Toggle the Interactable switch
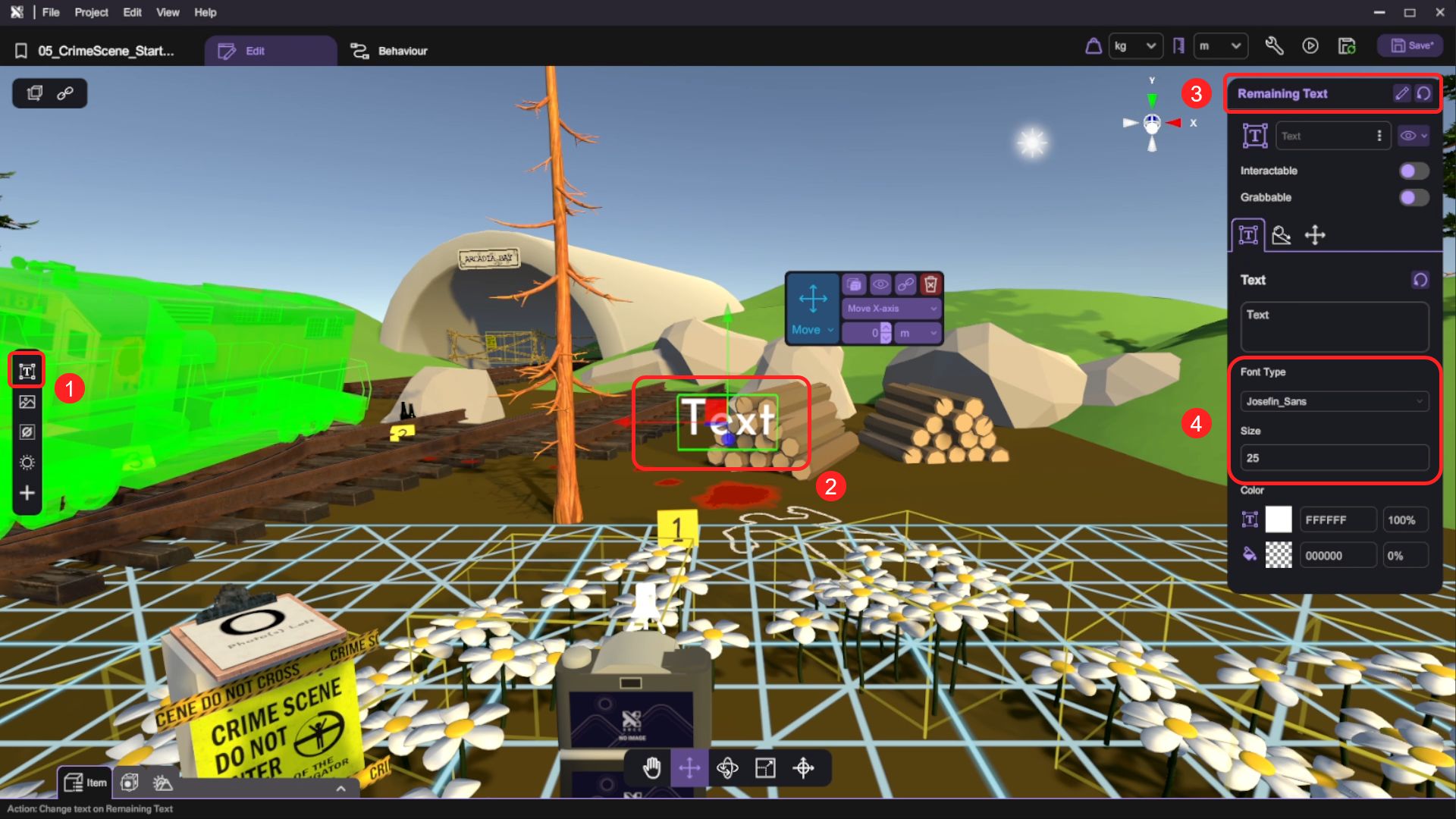Viewport: 1456px width, 819px height. (x=1414, y=171)
